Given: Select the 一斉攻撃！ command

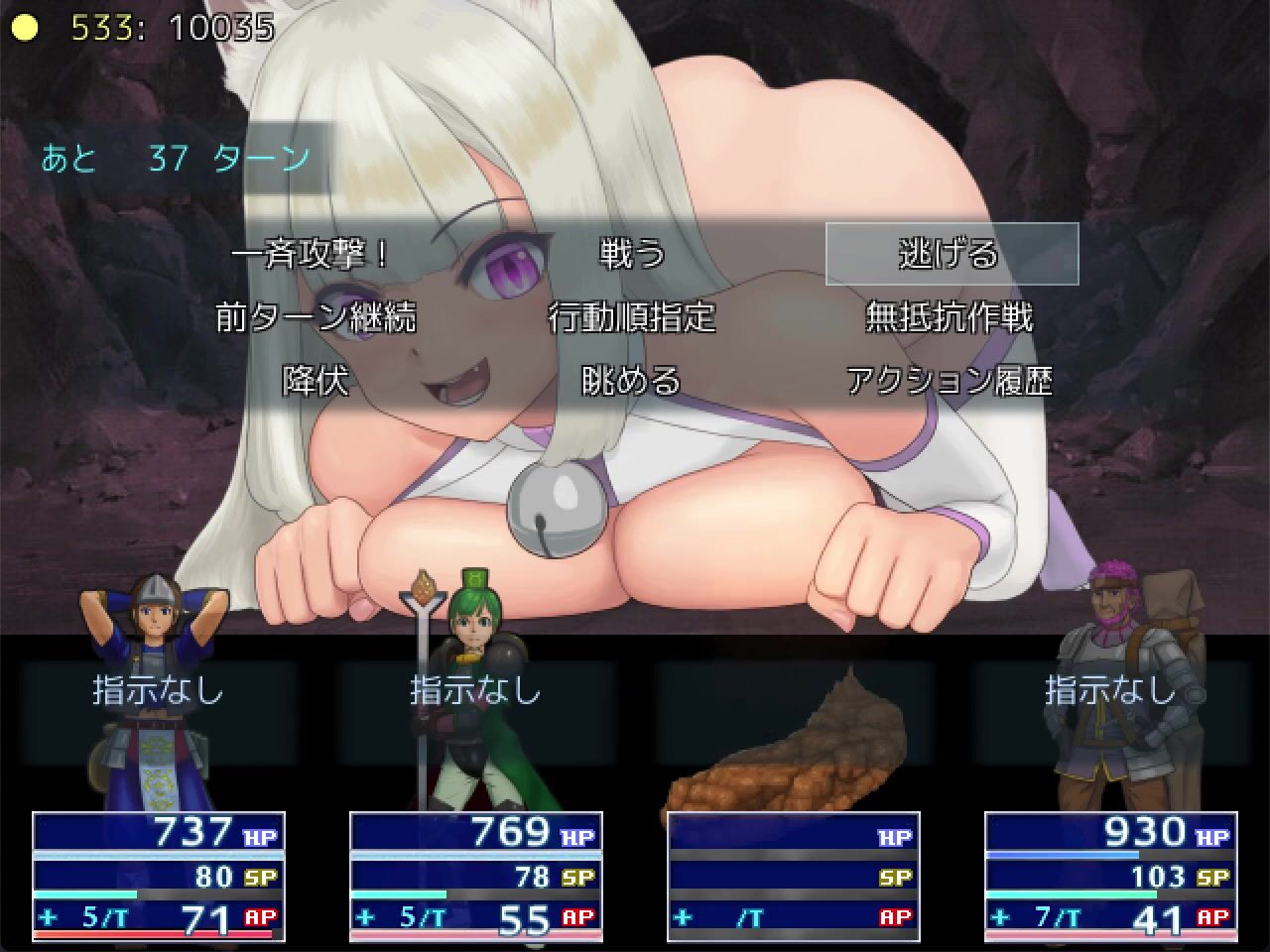Looking at the screenshot, I should click(x=316, y=255).
